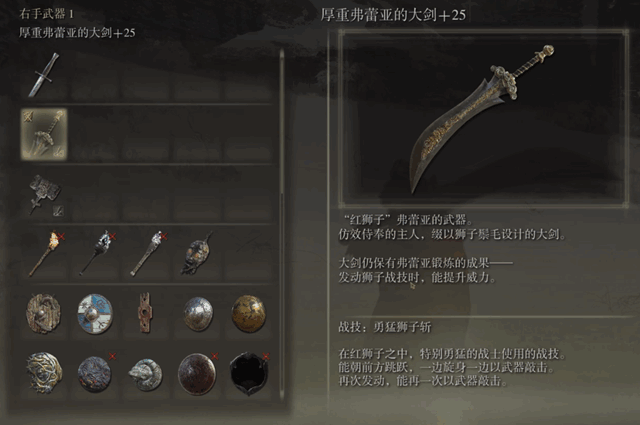This screenshot has height=425, width=640.
Task: Select the narrow wooden plank shield
Action: coord(146,312)
